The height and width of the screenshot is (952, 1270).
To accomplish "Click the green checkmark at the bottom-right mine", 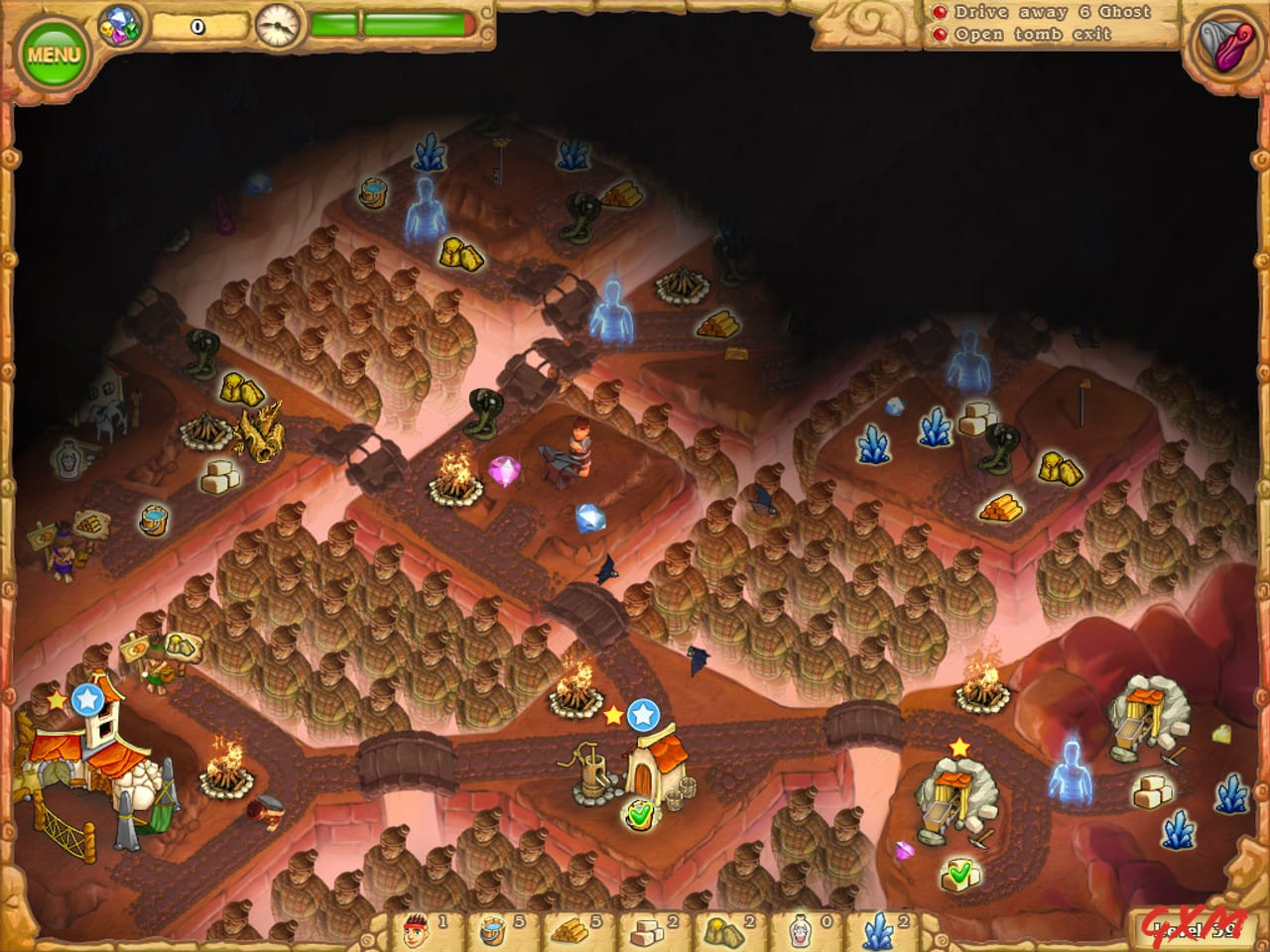I will (958, 876).
